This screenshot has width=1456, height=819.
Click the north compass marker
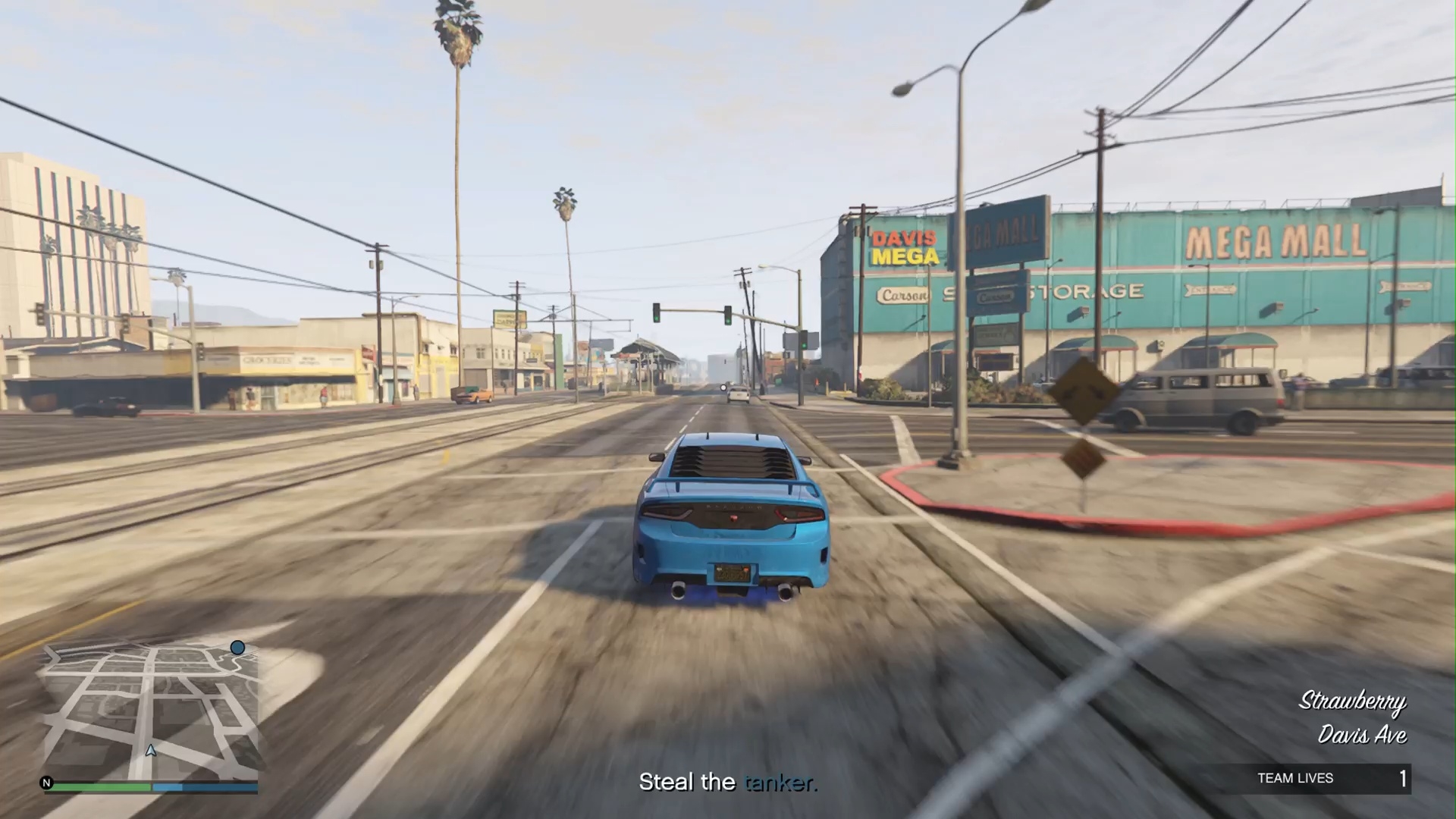tap(47, 783)
